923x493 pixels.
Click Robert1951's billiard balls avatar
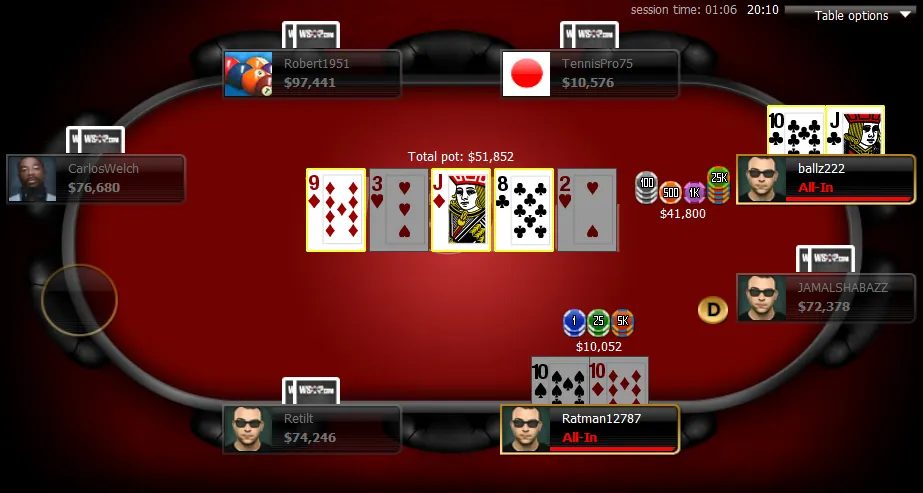249,74
